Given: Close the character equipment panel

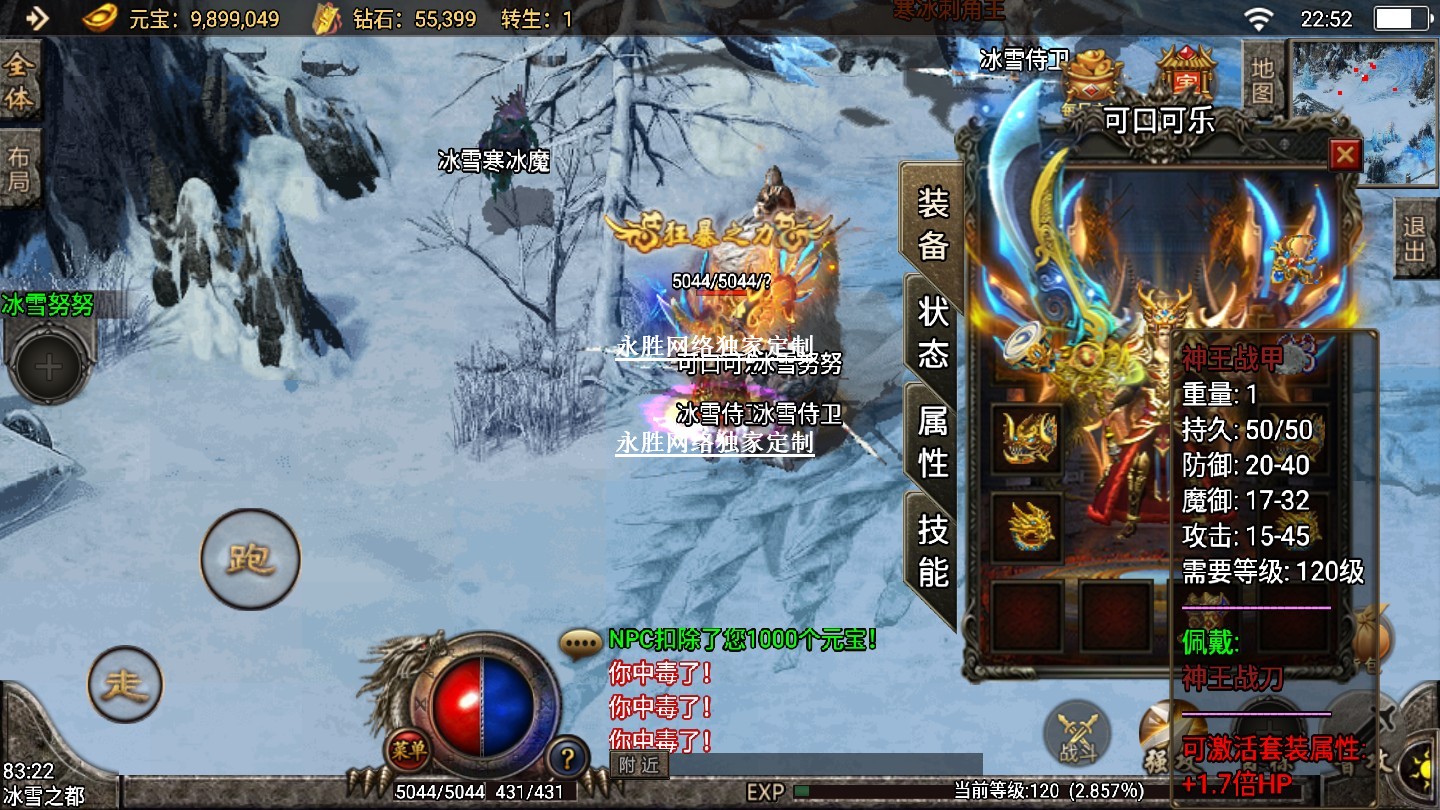Looking at the screenshot, I should tap(1345, 155).
